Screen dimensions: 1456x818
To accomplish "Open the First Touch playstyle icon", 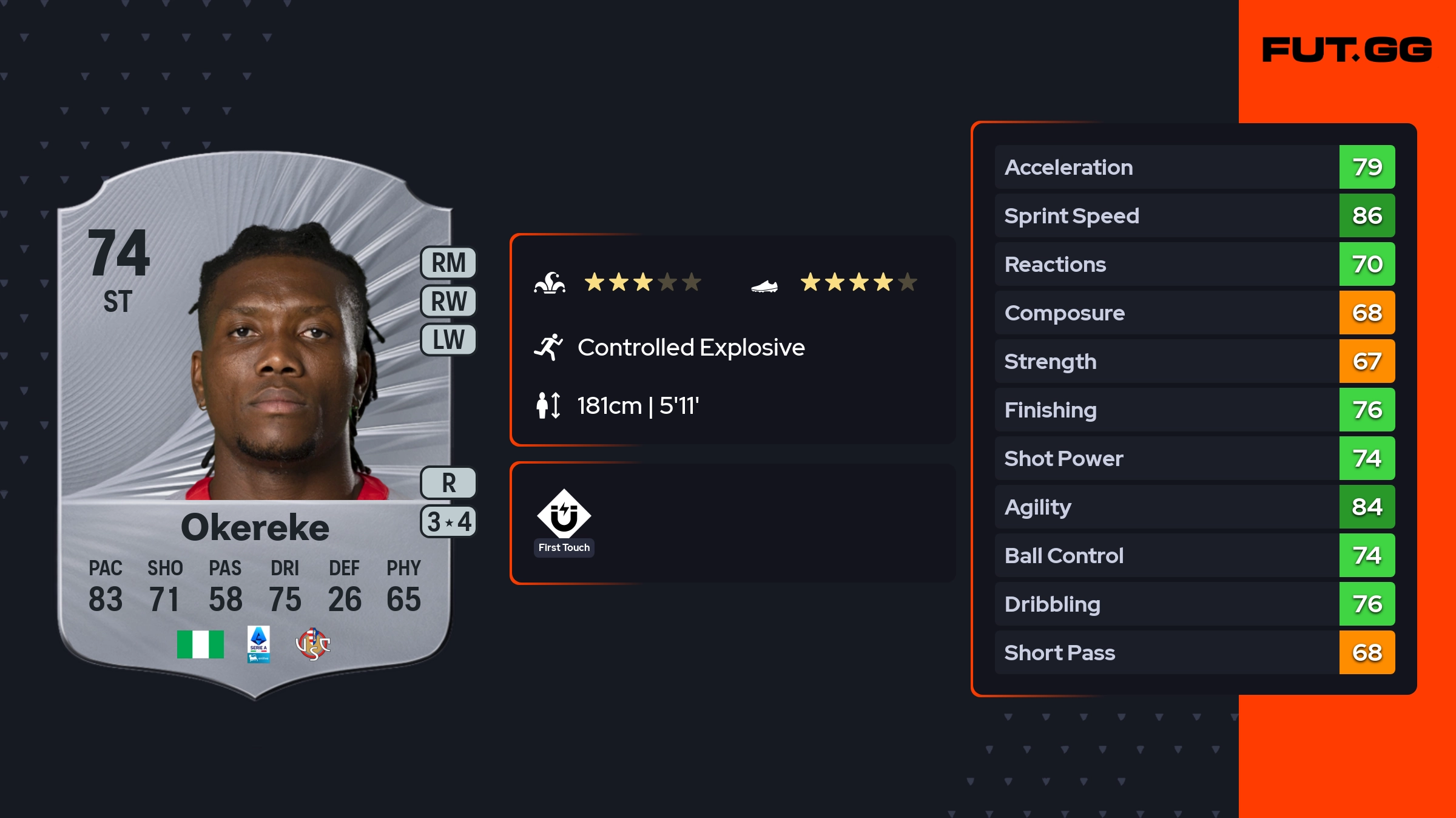I will coord(564,516).
